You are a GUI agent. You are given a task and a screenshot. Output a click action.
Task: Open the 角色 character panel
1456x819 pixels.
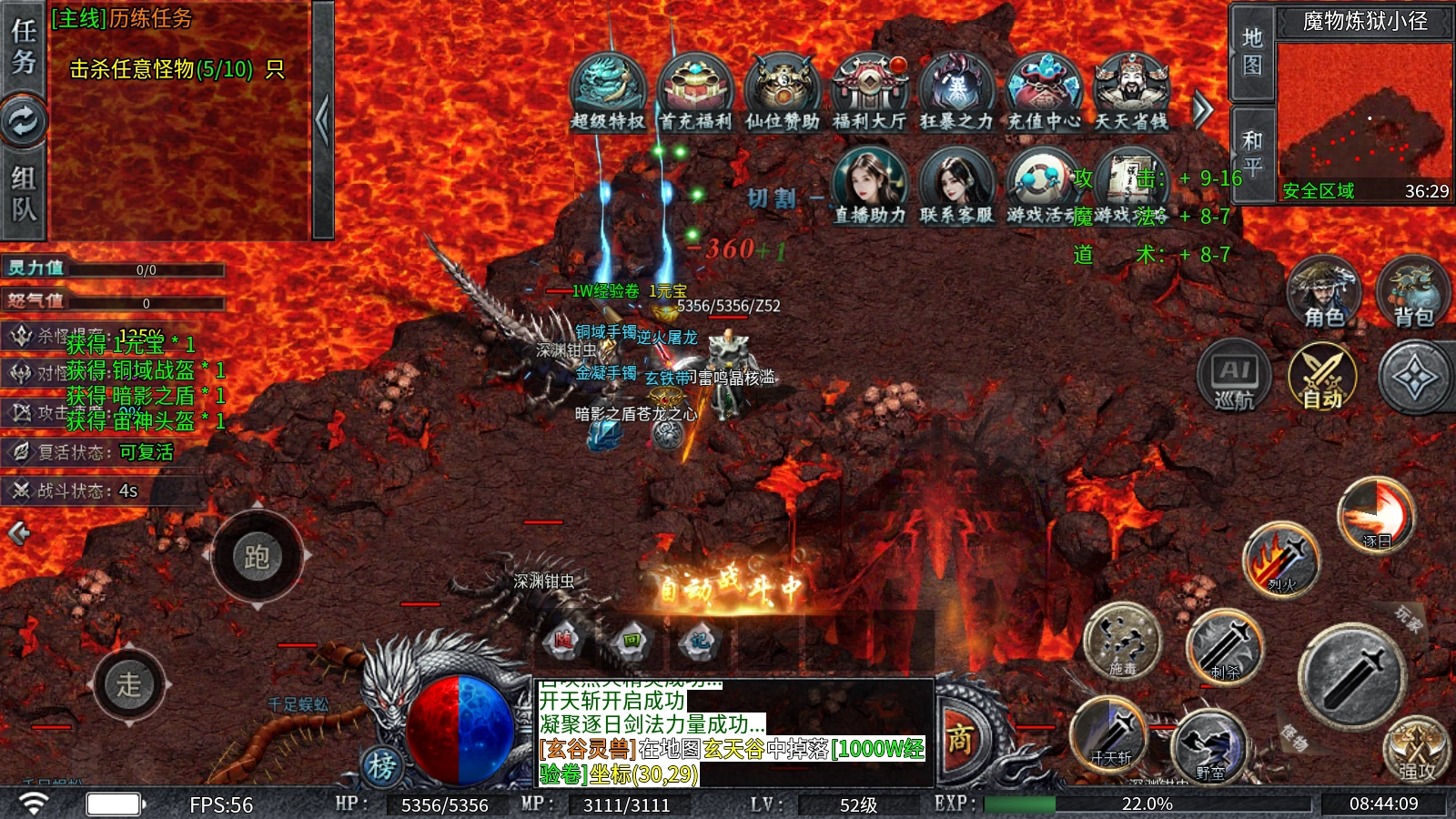(x=1323, y=293)
